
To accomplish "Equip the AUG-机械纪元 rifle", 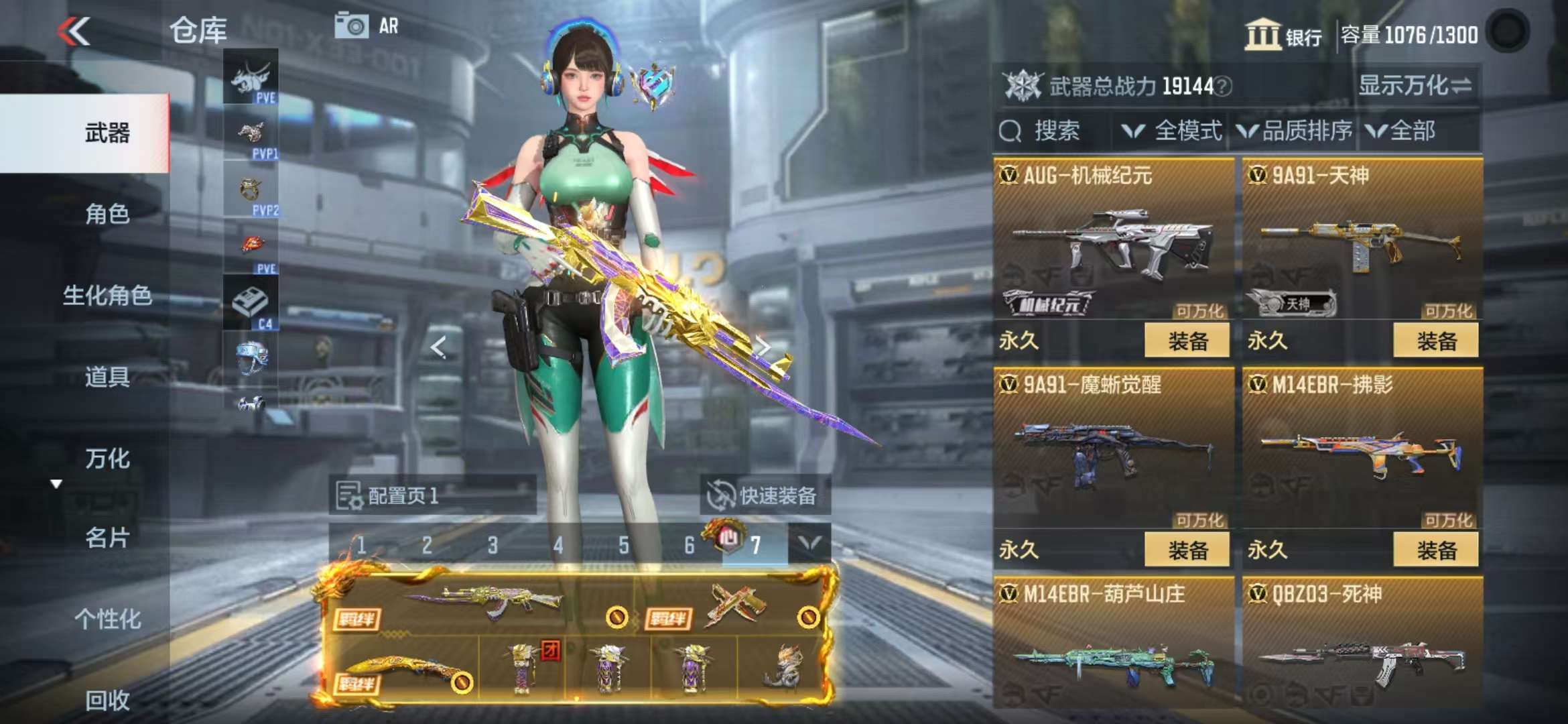I will [1187, 341].
